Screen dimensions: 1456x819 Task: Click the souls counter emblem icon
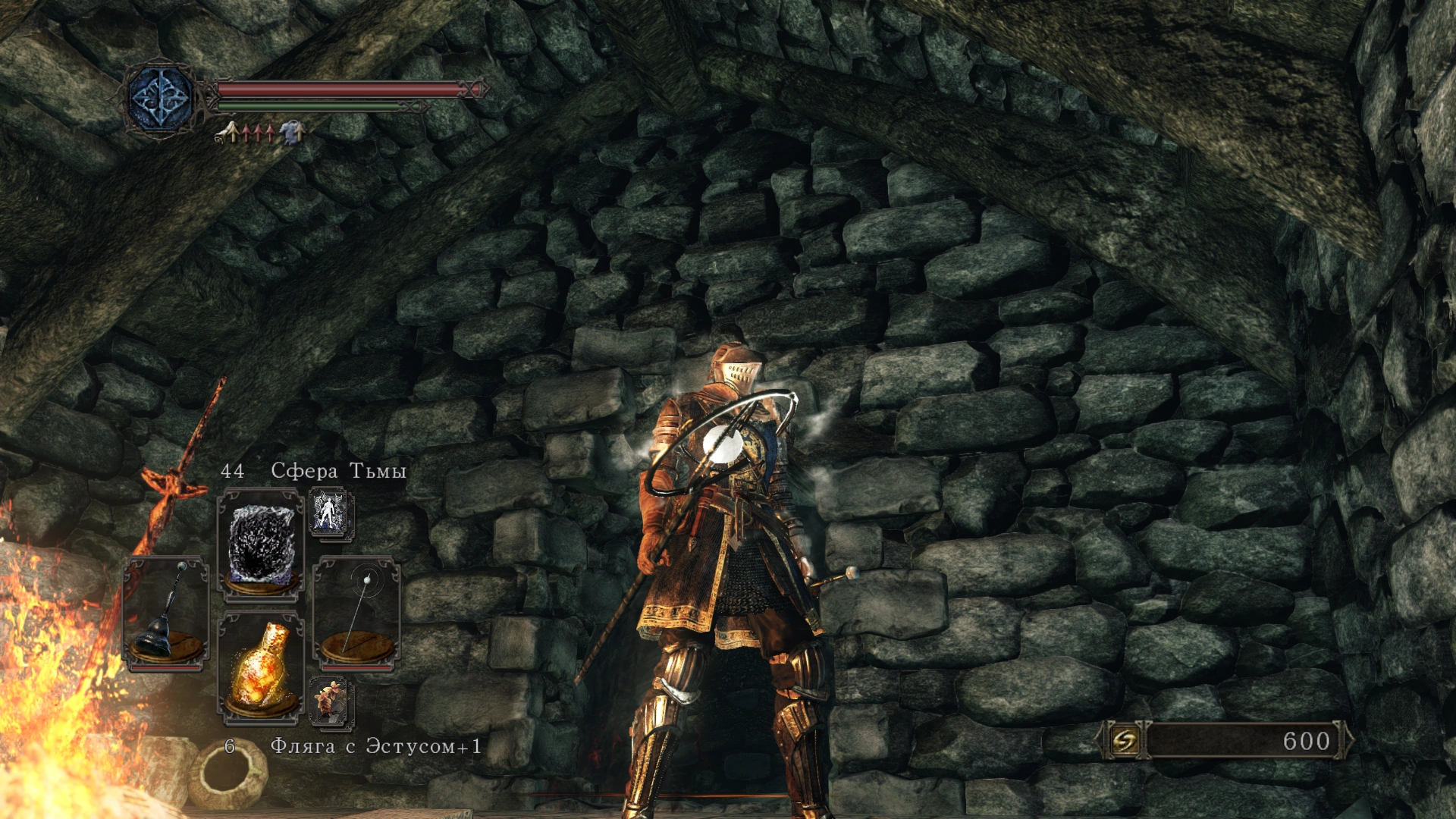click(x=1125, y=740)
